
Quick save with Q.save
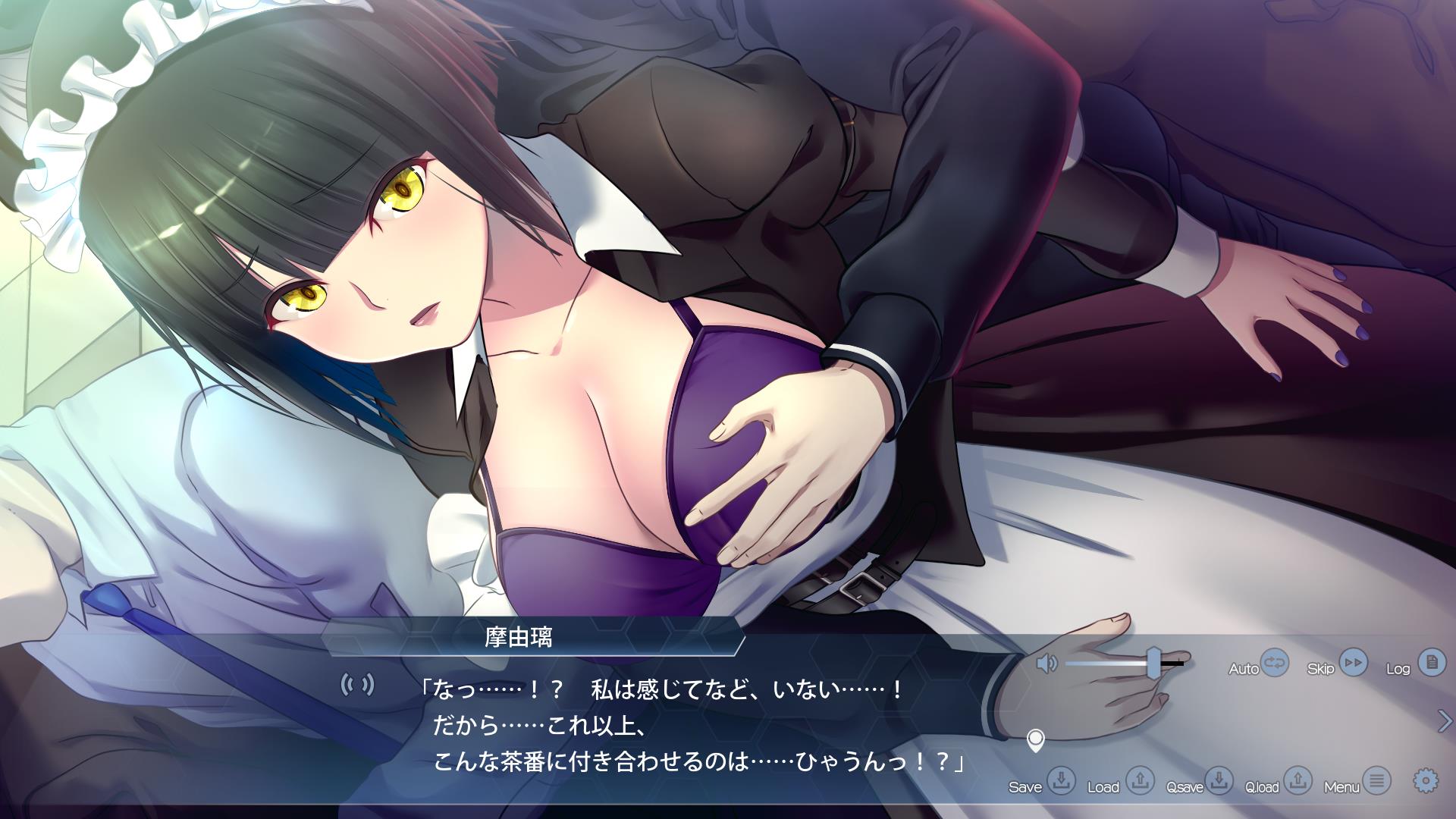pyautogui.click(x=1219, y=780)
